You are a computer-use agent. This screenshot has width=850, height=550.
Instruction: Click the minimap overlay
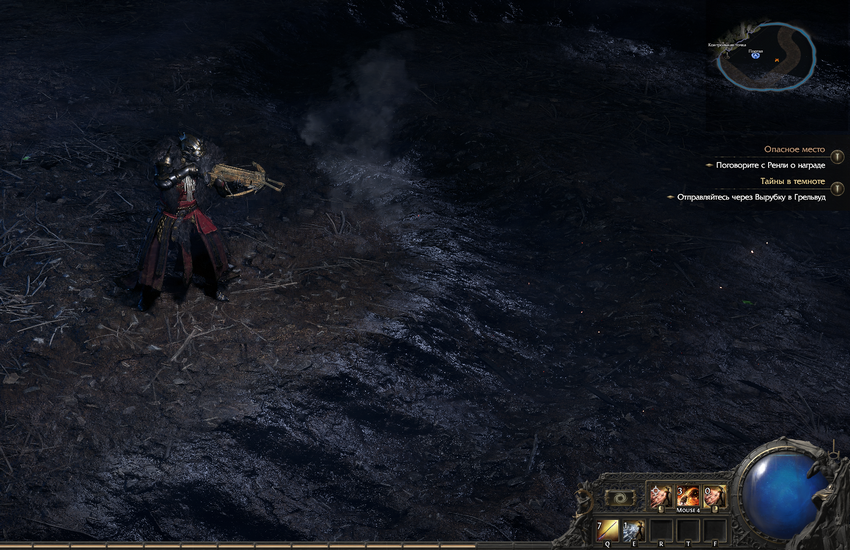point(765,56)
